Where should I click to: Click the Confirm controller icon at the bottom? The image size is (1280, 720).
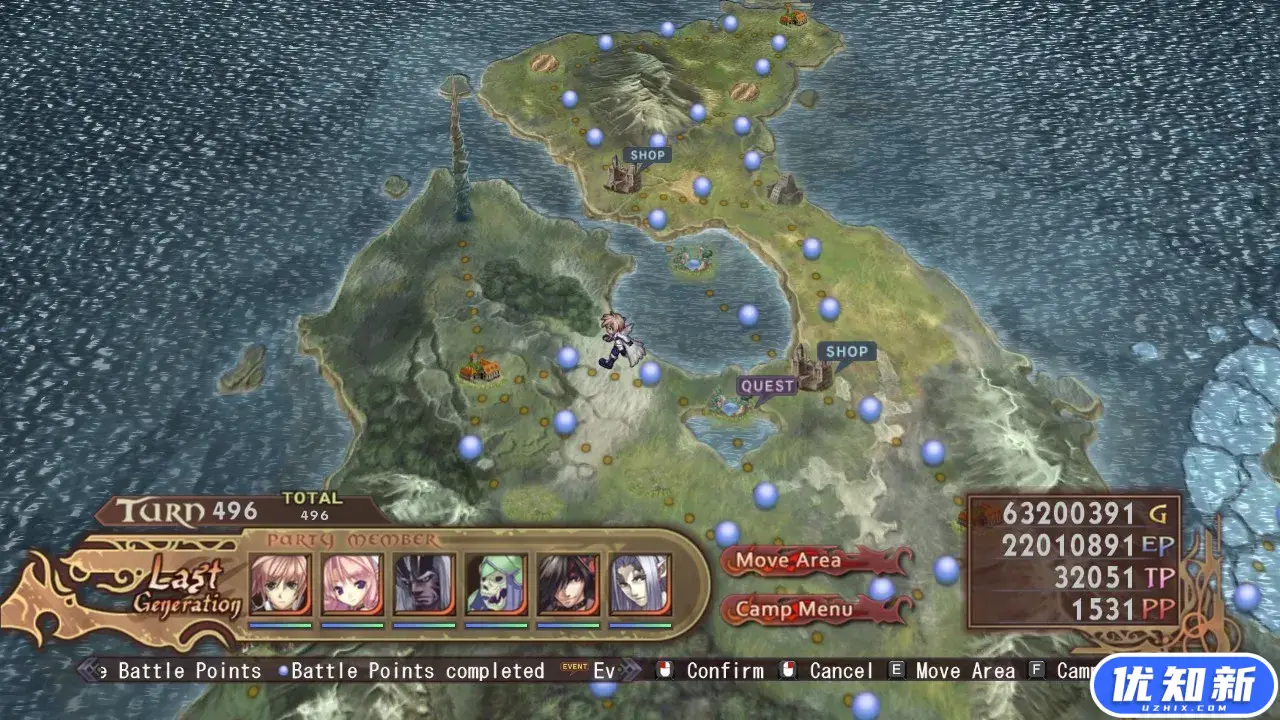665,671
